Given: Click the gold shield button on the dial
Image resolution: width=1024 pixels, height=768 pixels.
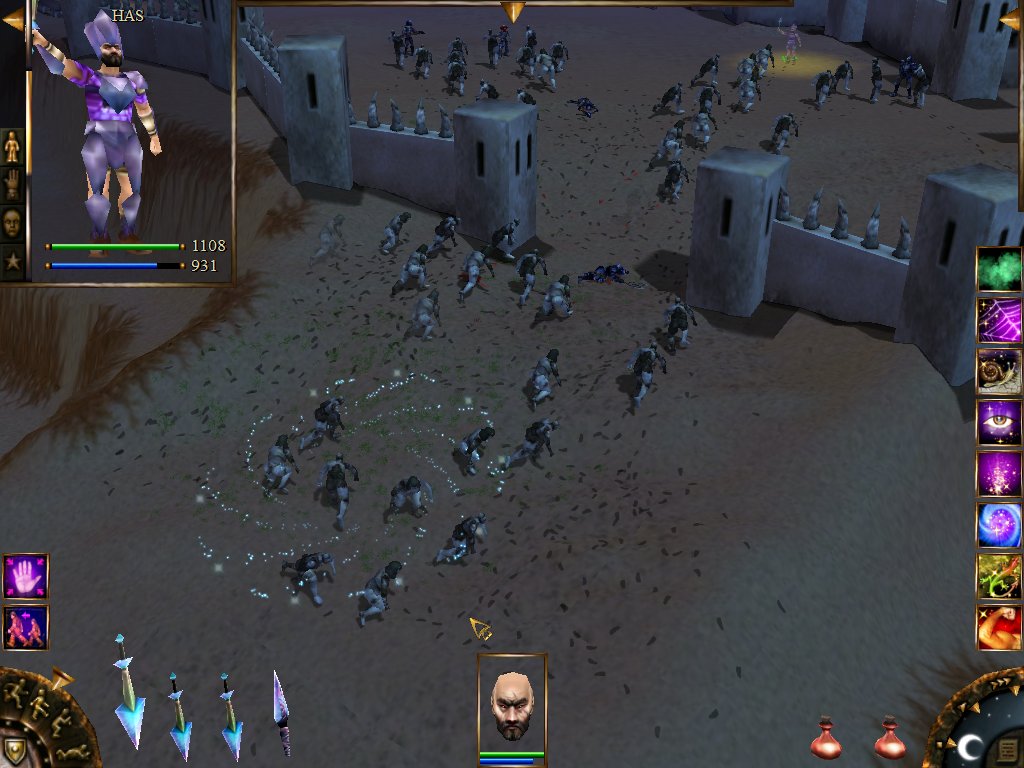Looking at the screenshot, I should [14, 750].
